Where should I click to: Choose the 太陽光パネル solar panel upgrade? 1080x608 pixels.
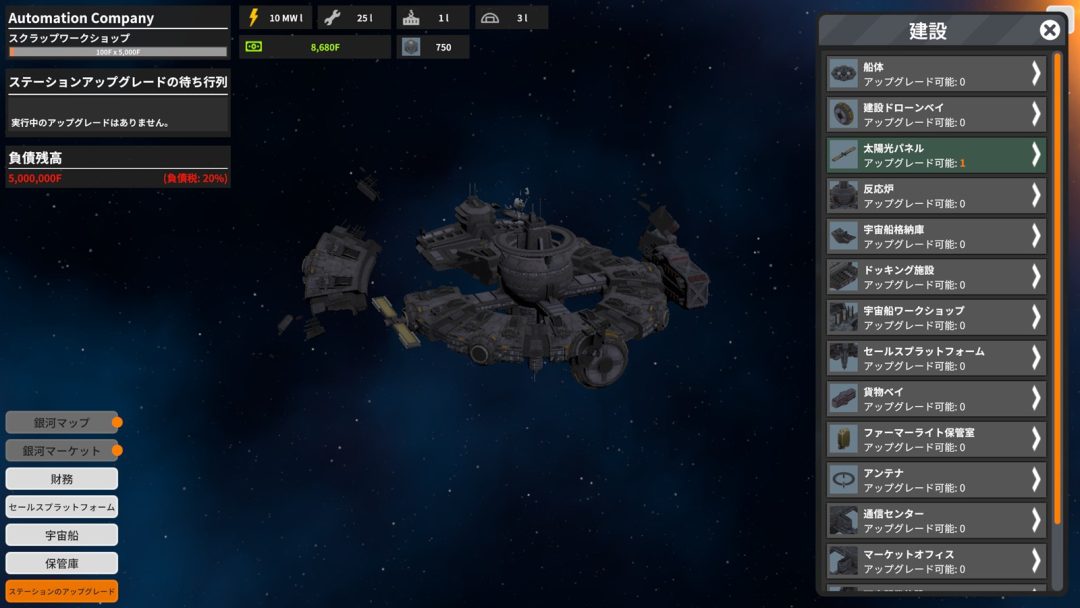pyautogui.click(x=936, y=155)
